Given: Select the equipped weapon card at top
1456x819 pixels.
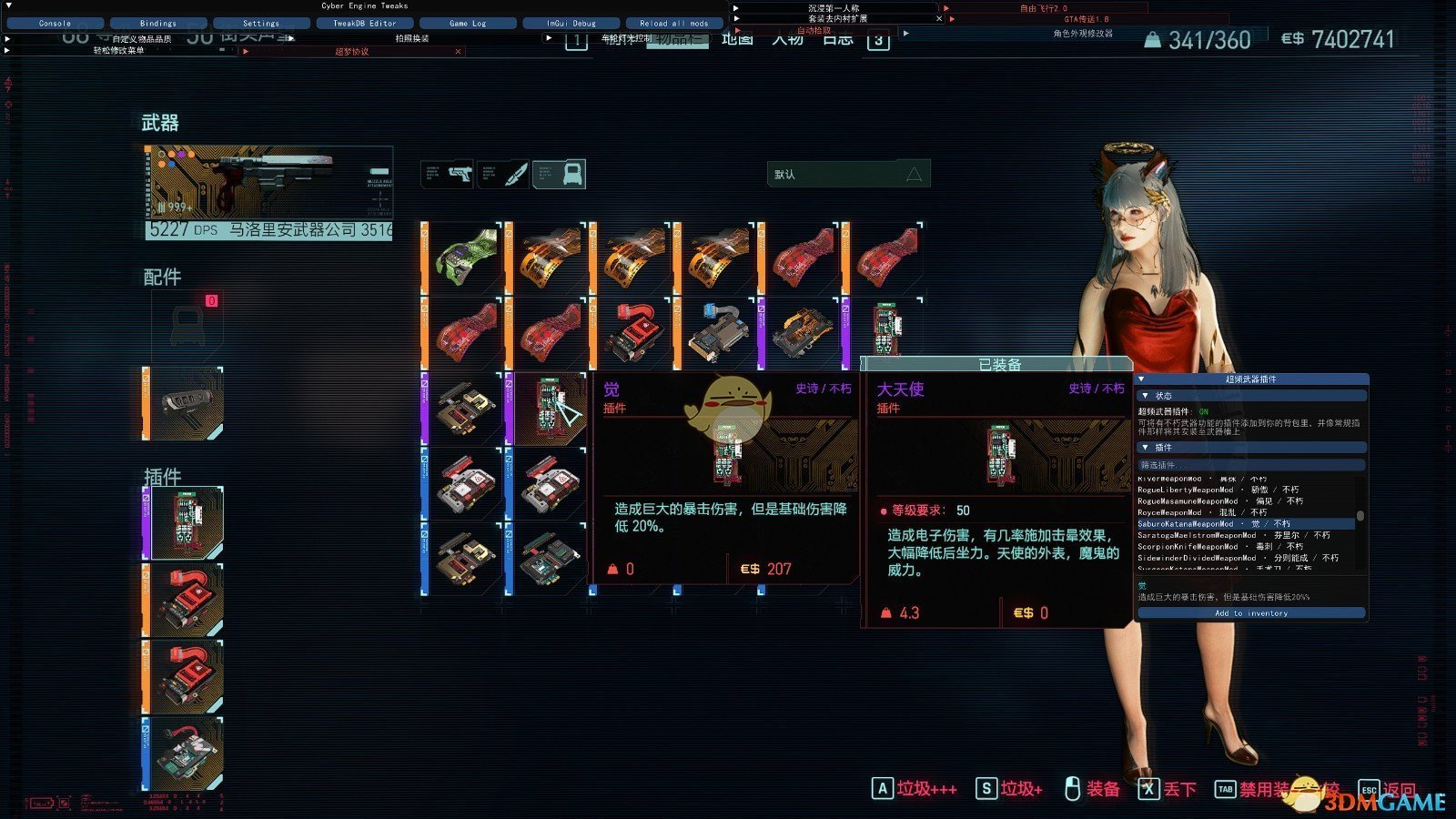Looking at the screenshot, I should click(x=268, y=192).
